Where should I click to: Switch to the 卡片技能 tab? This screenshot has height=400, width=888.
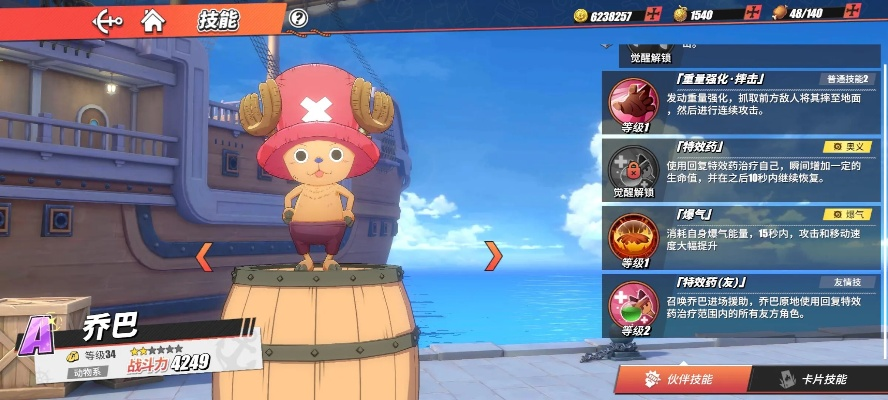coord(817,380)
